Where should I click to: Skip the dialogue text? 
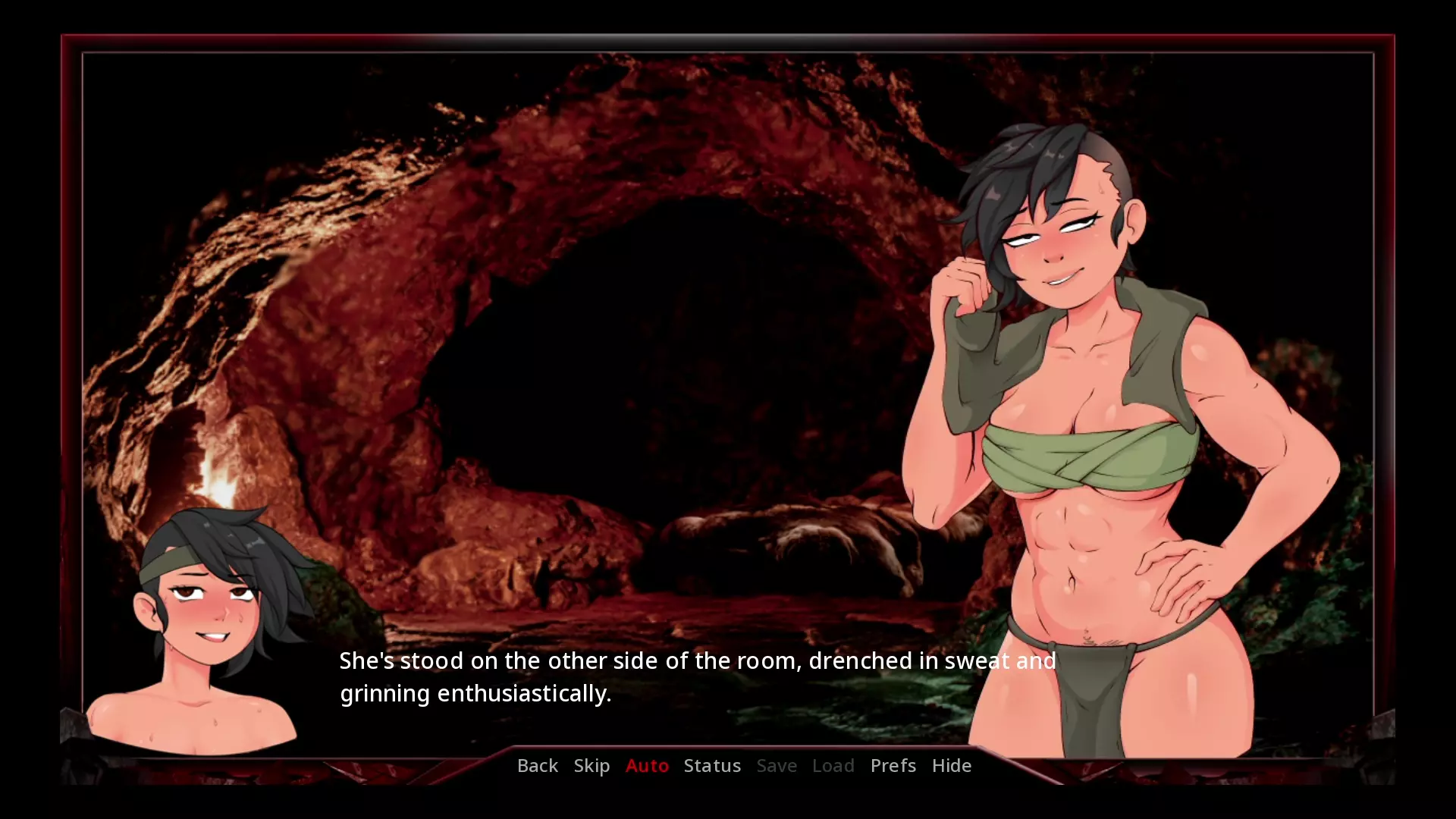[x=591, y=766]
